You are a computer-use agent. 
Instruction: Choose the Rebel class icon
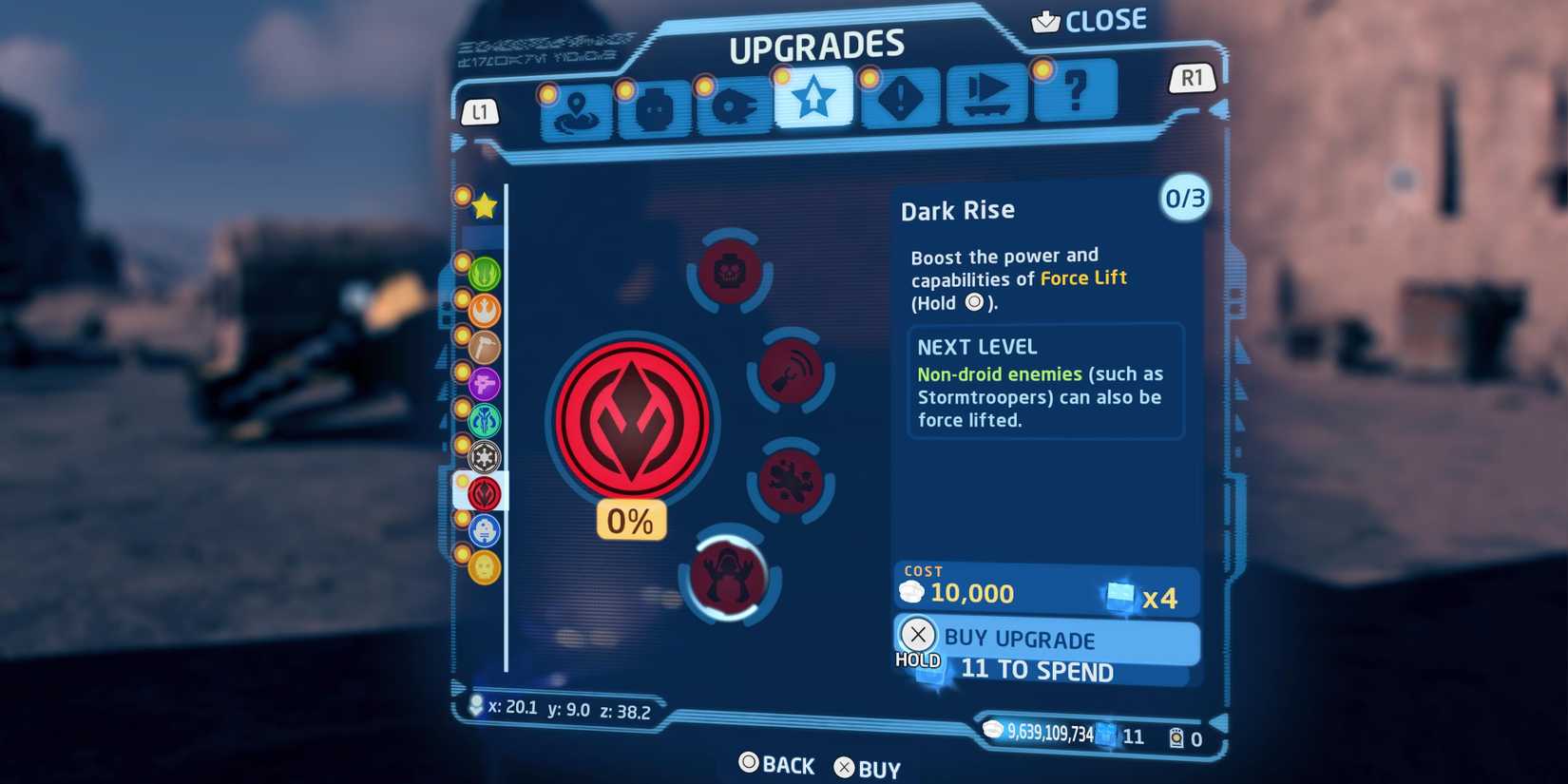point(483,308)
